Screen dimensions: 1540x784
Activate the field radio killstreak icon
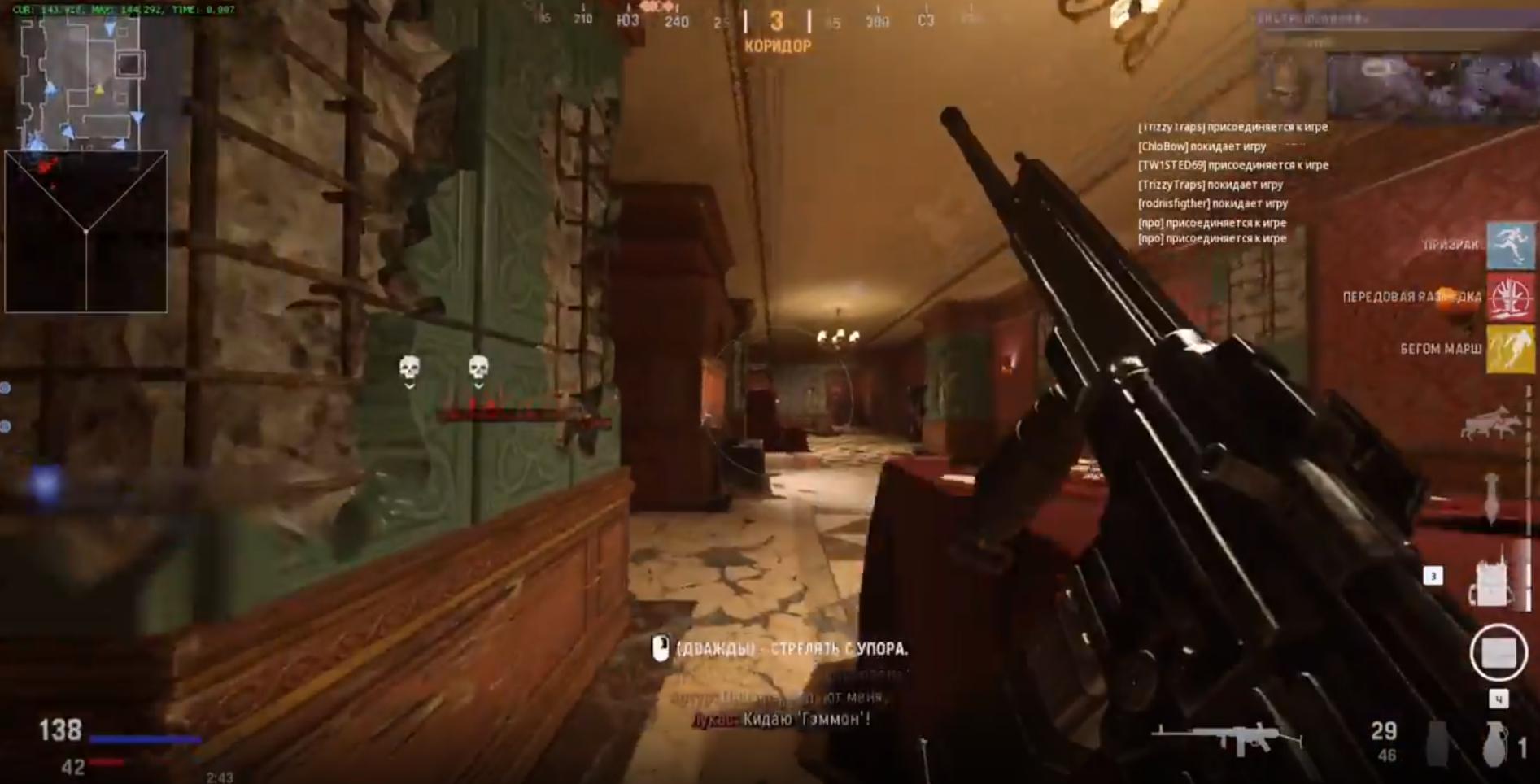click(x=1493, y=579)
